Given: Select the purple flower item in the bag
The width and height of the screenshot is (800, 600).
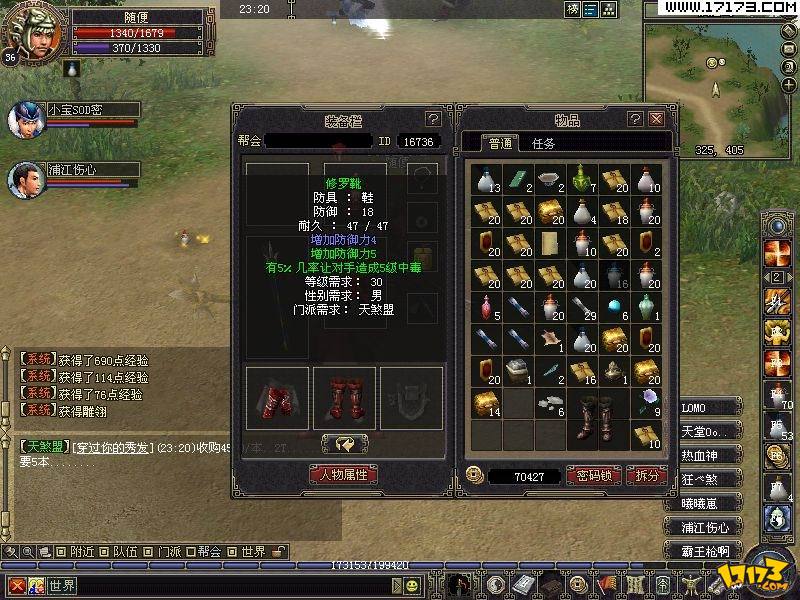Looking at the screenshot, I should [x=646, y=402].
